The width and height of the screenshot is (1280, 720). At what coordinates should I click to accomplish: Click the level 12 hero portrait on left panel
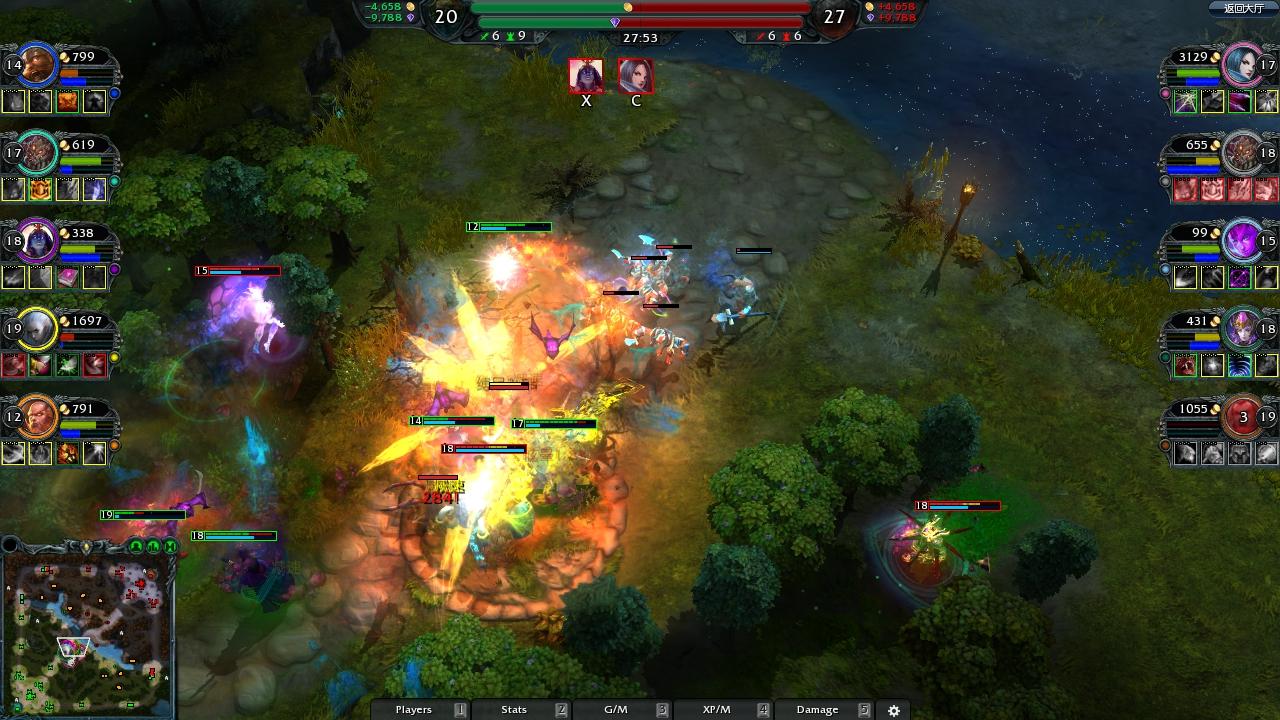pyautogui.click(x=37, y=416)
